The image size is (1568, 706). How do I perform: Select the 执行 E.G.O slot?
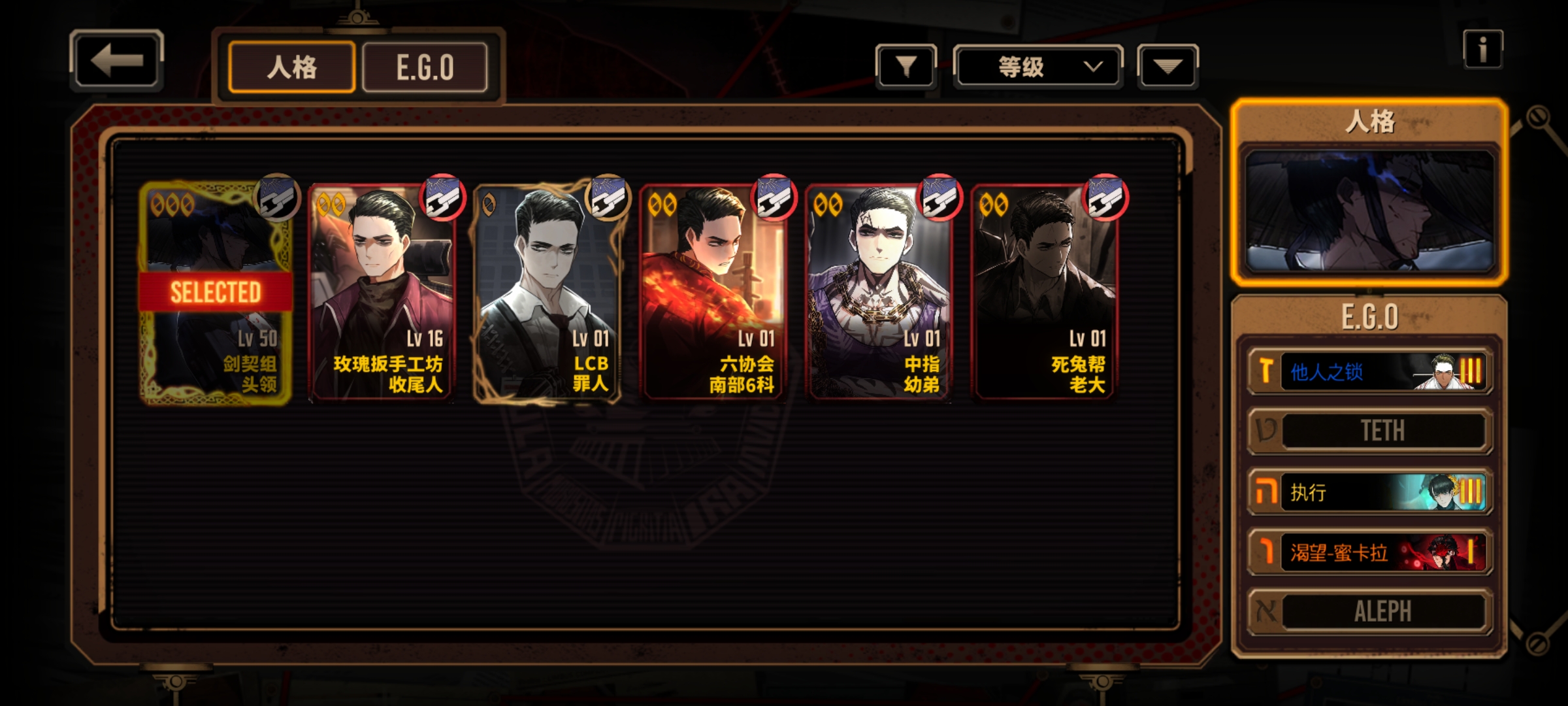pos(1370,492)
